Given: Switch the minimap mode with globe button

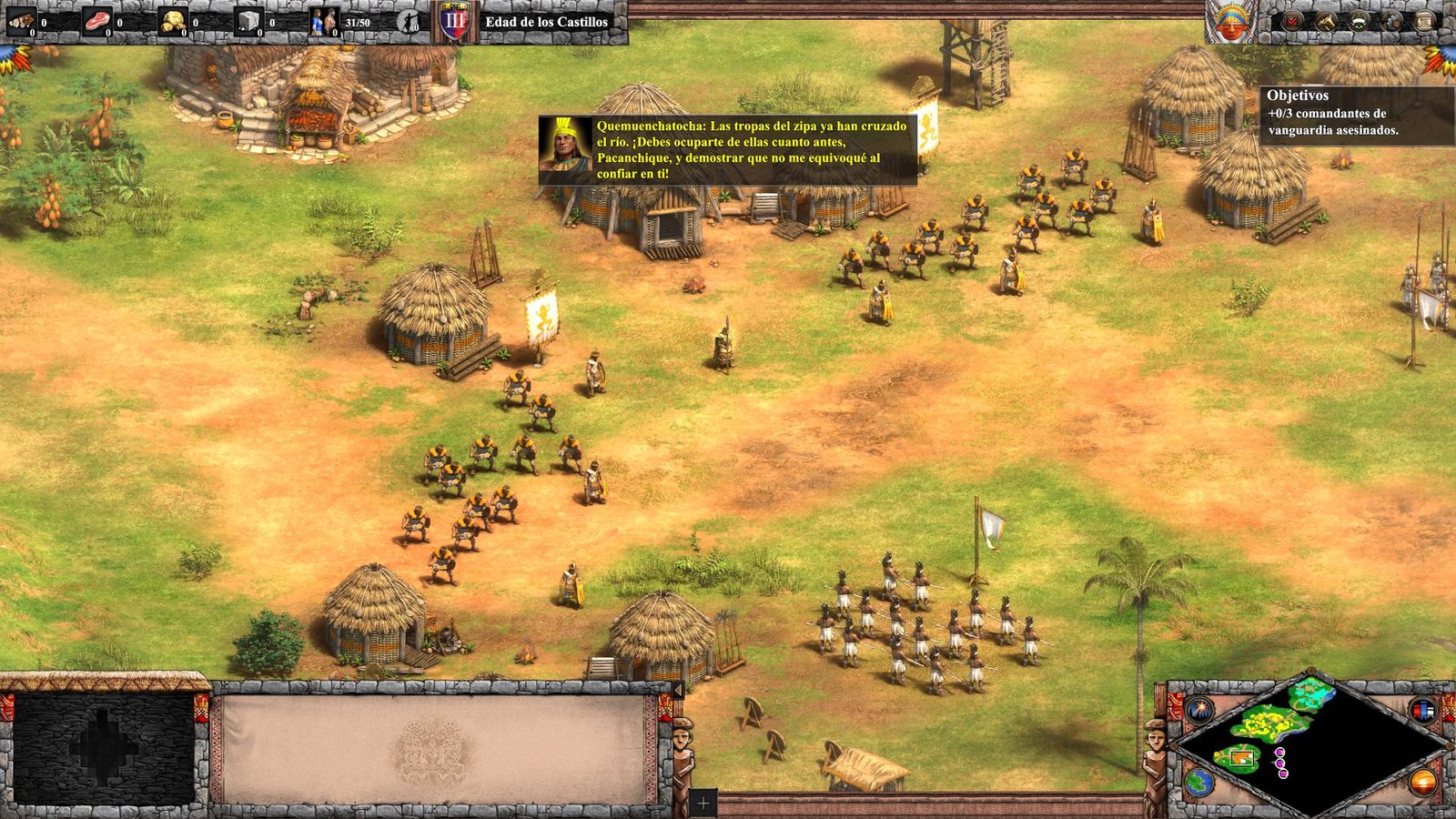Looking at the screenshot, I should (1199, 782).
